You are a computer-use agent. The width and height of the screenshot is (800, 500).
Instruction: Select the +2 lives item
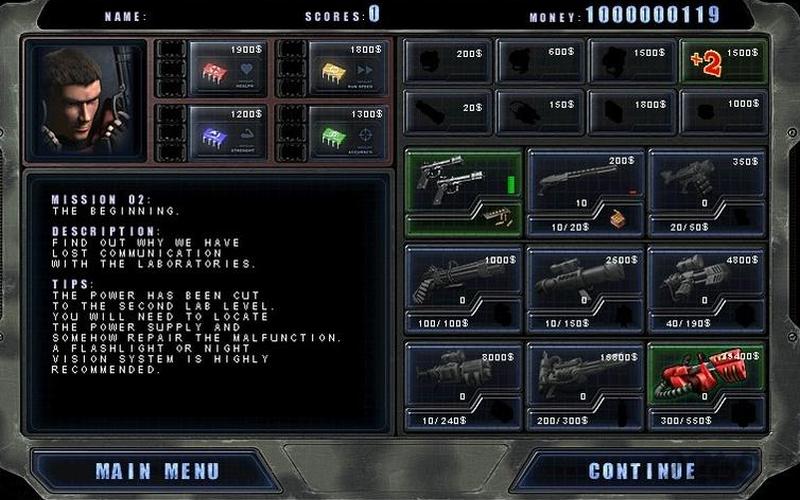723,62
